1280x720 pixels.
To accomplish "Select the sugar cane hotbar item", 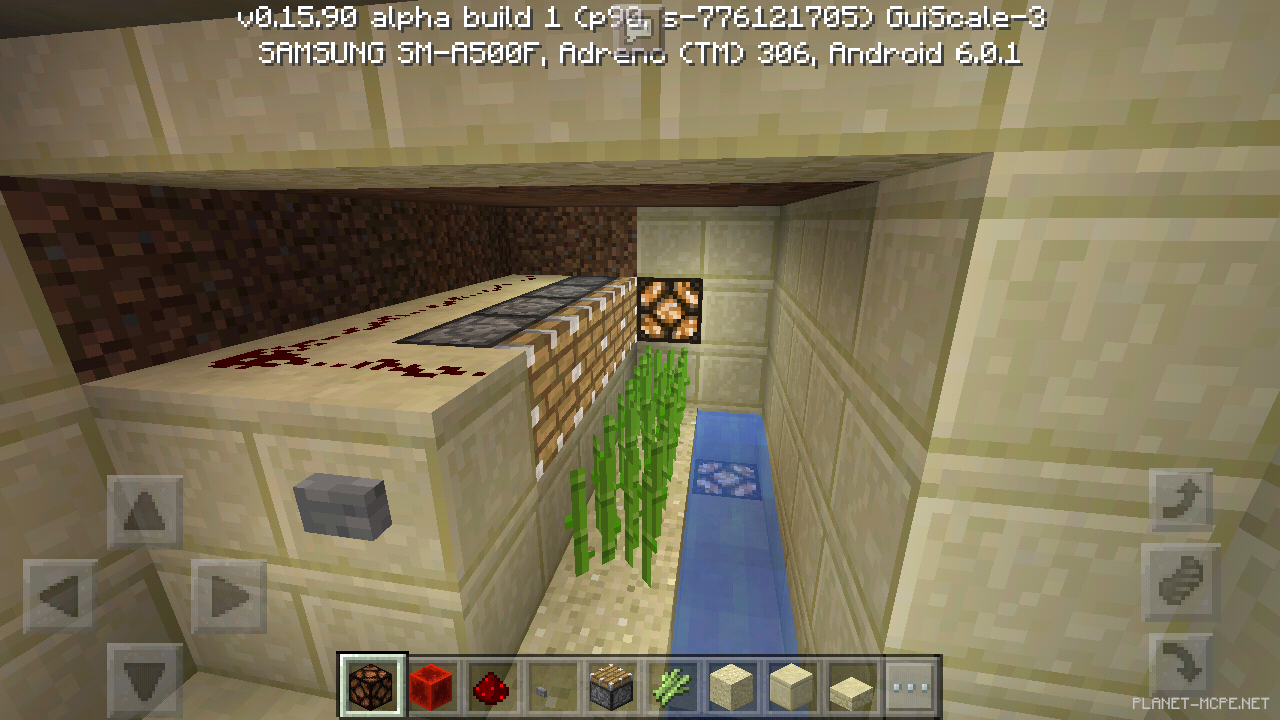I will tap(672, 687).
